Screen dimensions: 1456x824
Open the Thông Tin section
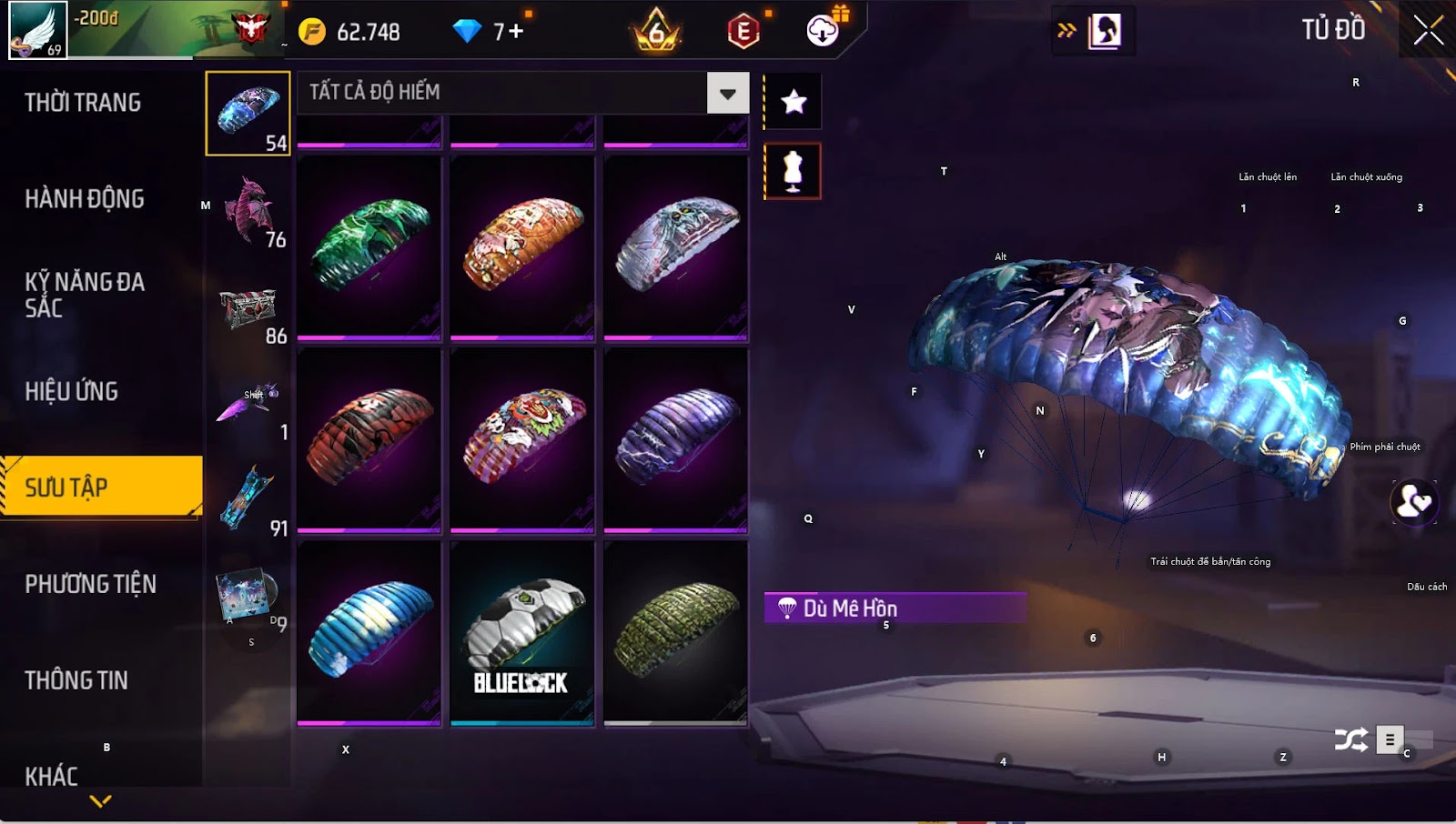(x=76, y=681)
